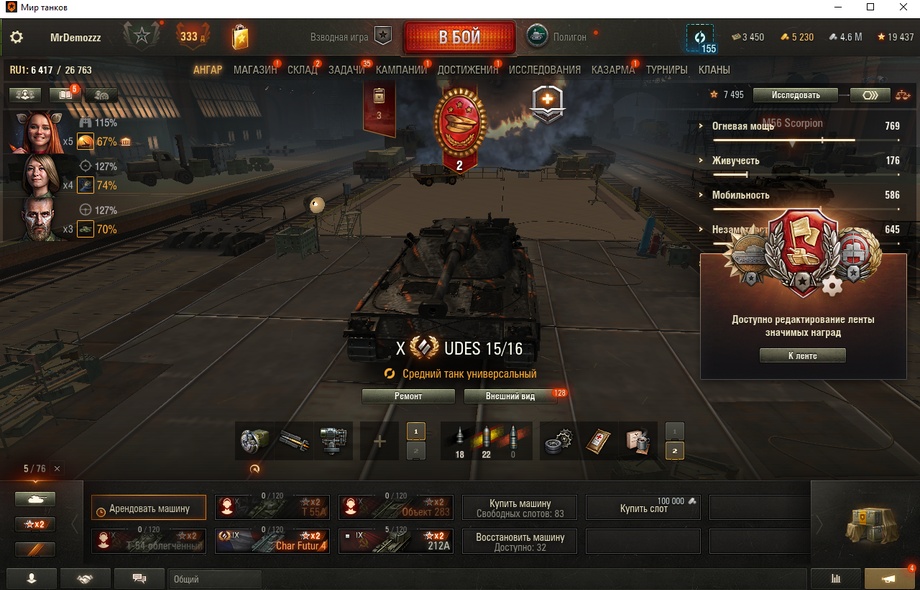Open the Внешний вид customization
The width and height of the screenshot is (920, 590).
[510, 396]
